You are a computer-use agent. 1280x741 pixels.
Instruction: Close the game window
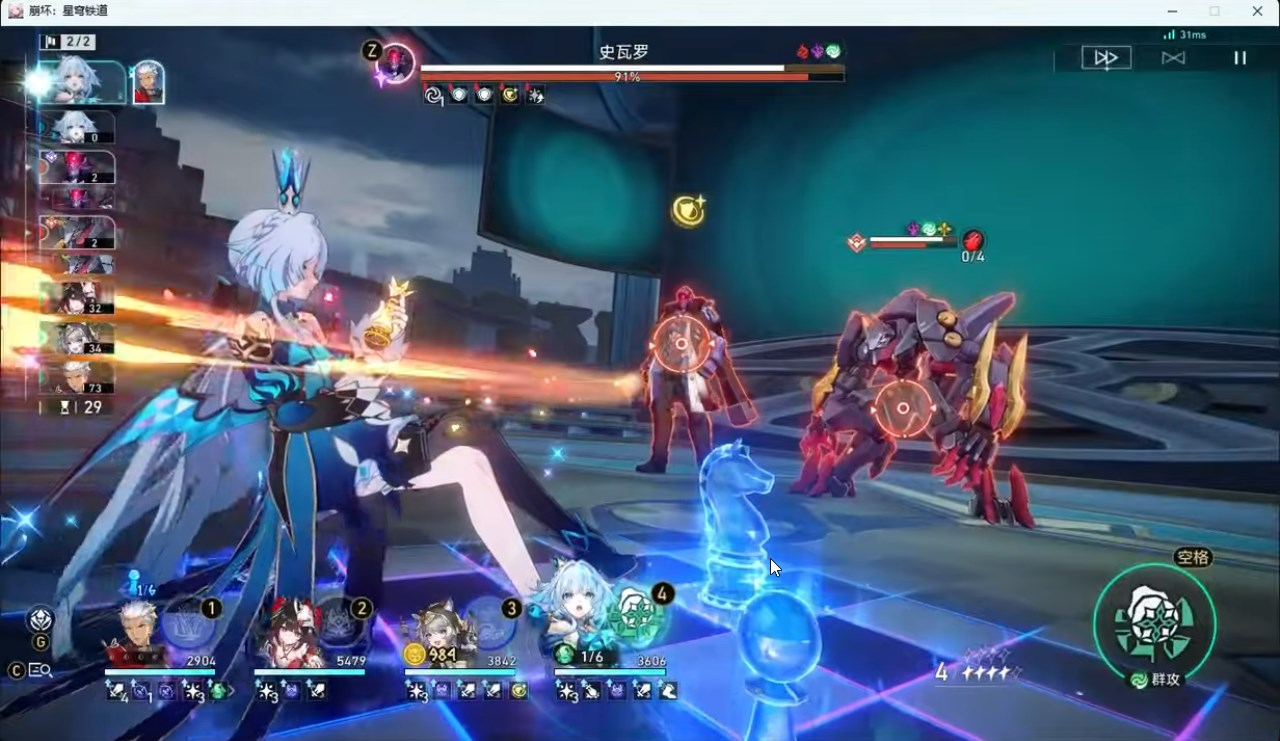click(x=1257, y=11)
